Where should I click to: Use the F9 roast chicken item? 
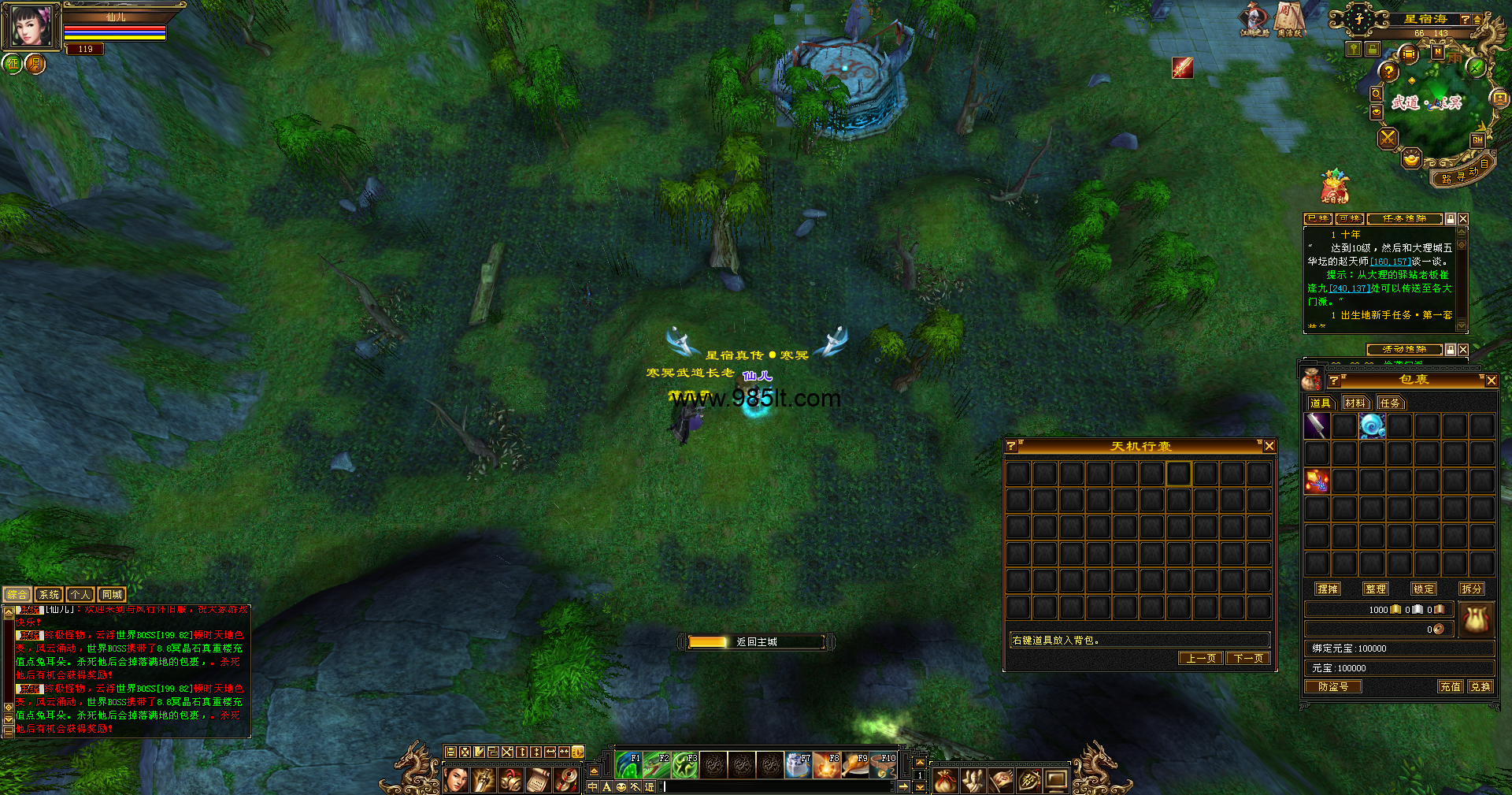pyautogui.click(x=855, y=765)
